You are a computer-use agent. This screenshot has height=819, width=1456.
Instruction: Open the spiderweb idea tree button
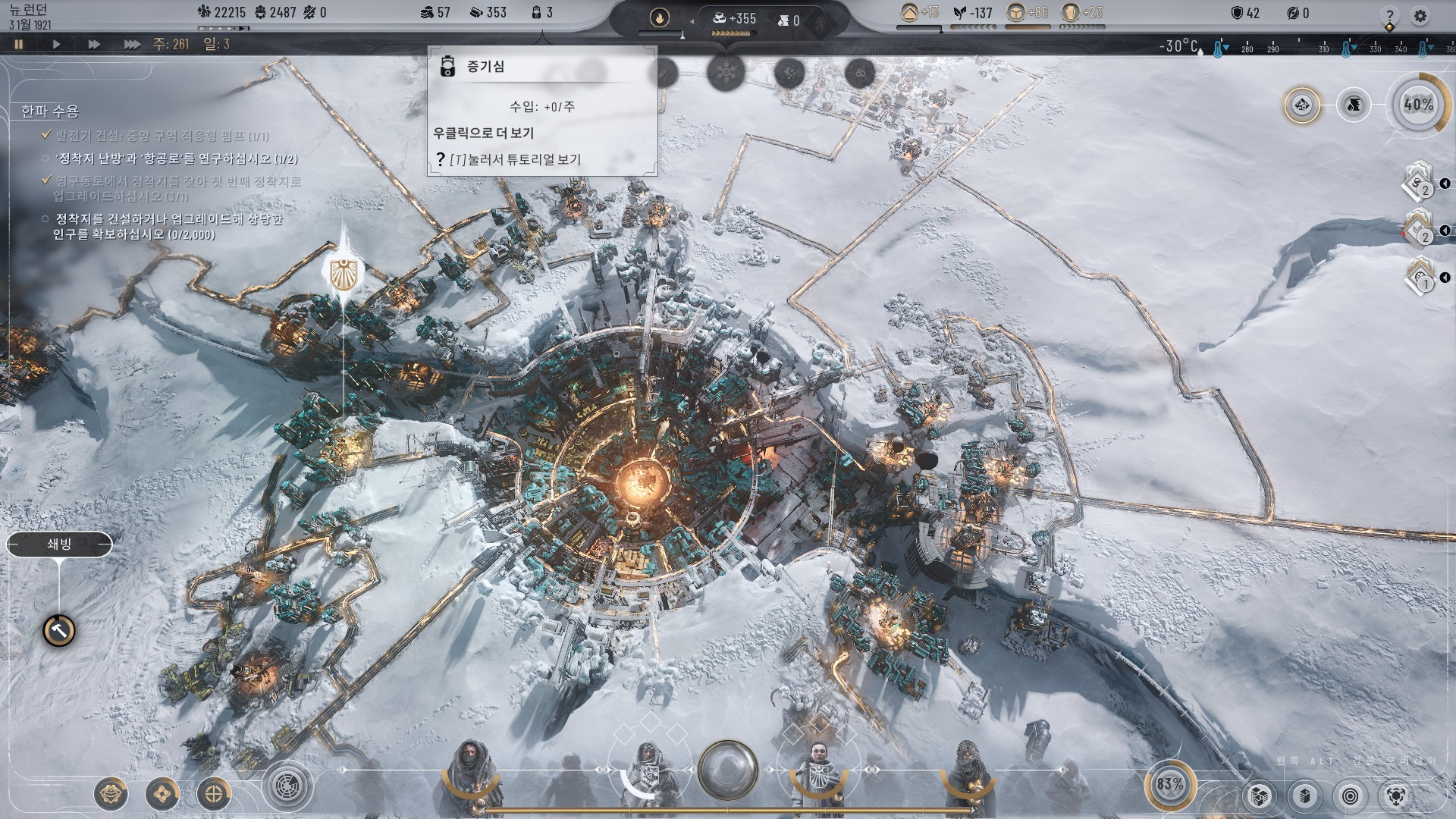287,786
